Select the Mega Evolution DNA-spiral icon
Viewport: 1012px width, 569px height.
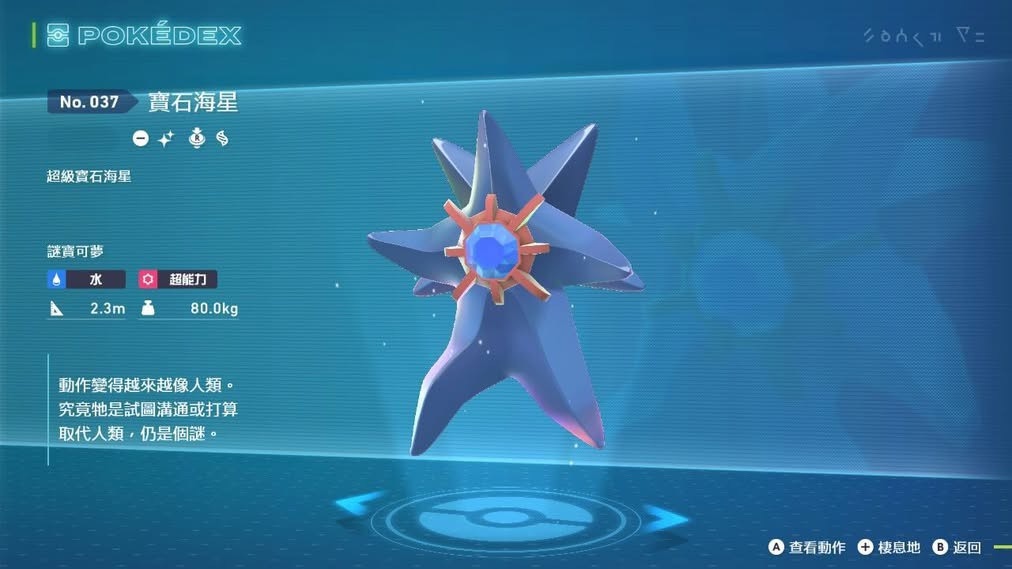coord(222,139)
